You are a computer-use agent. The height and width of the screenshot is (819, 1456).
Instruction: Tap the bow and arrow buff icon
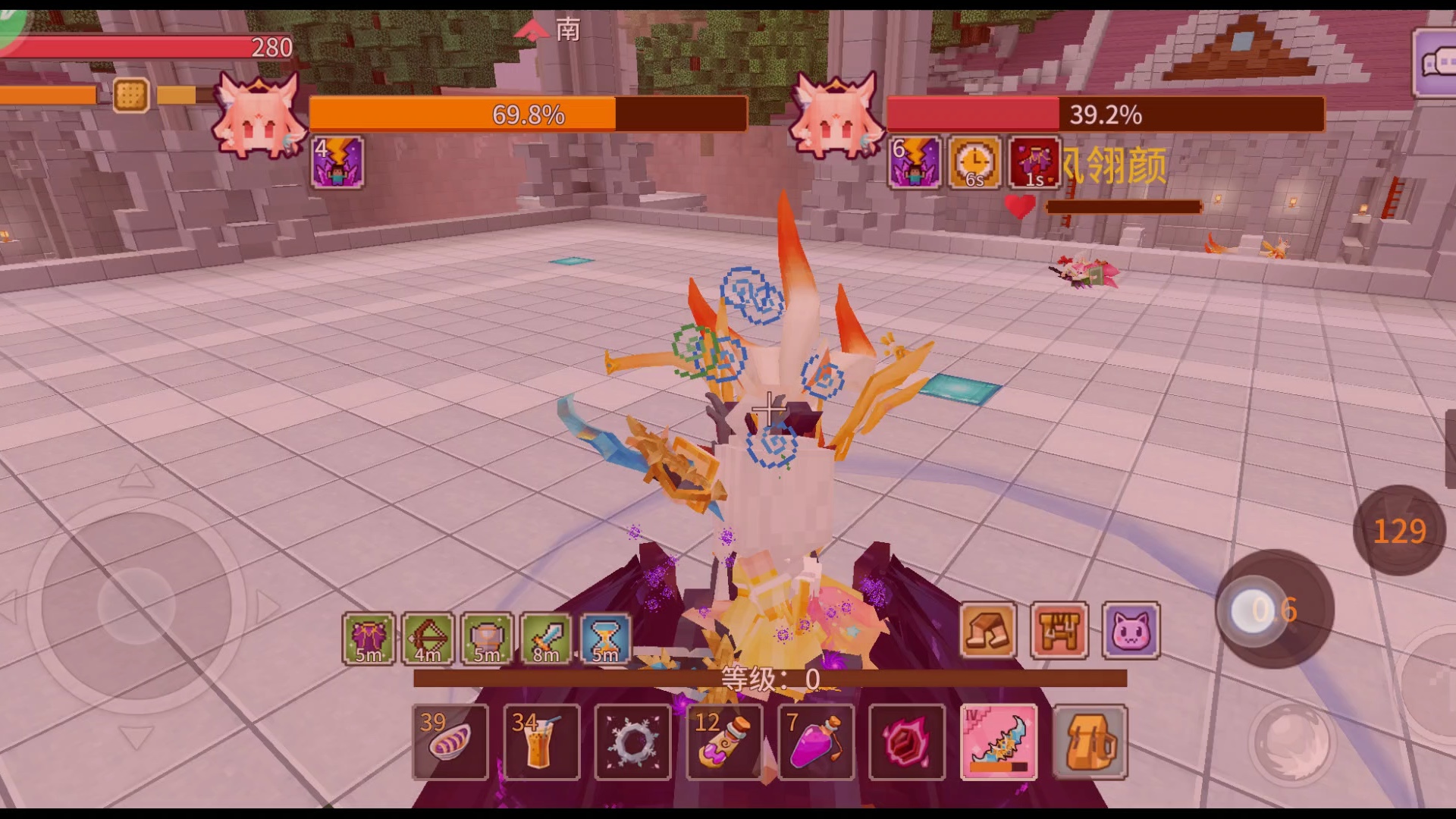pyautogui.click(x=428, y=639)
